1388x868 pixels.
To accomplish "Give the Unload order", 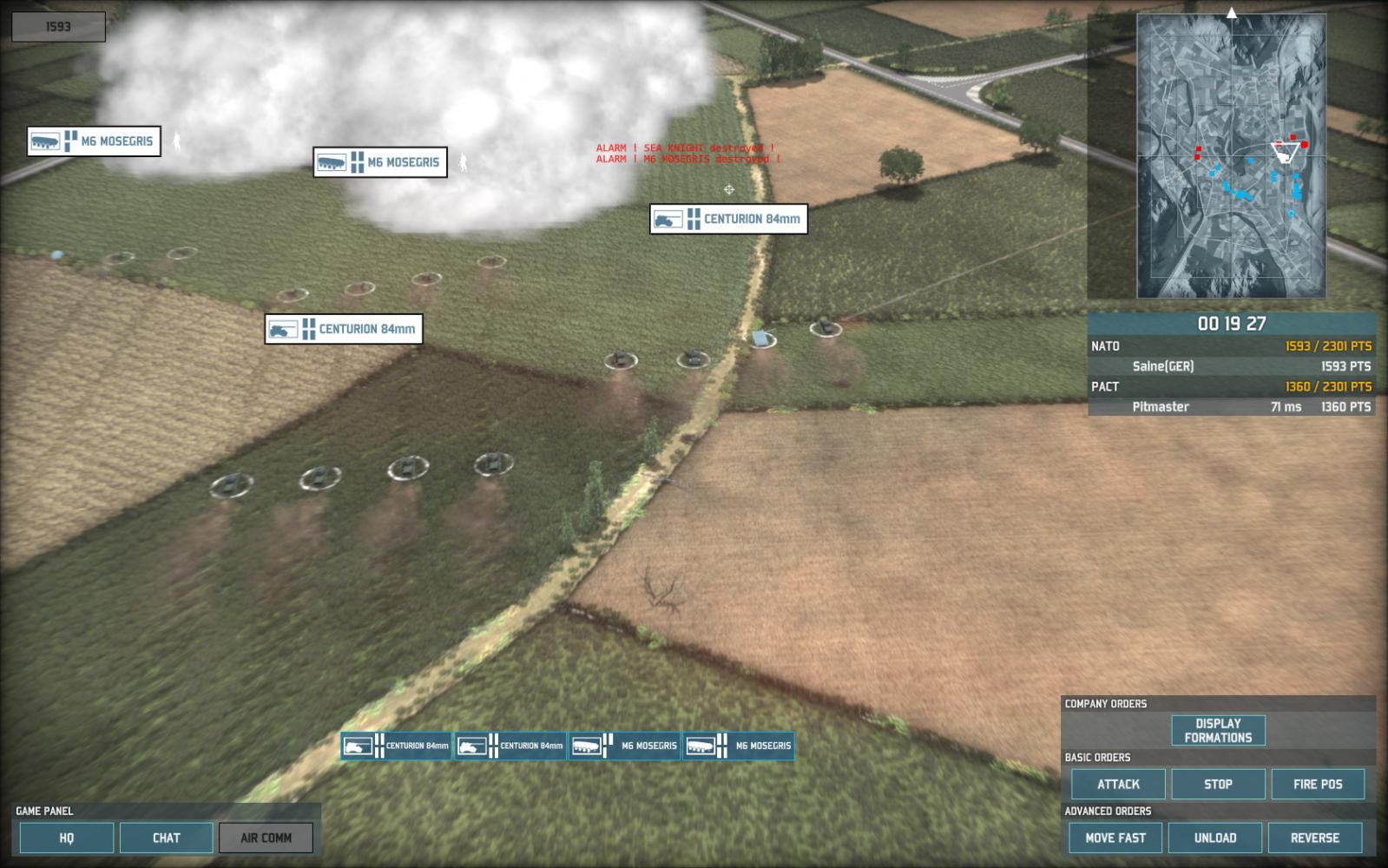I will (x=1215, y=838).
